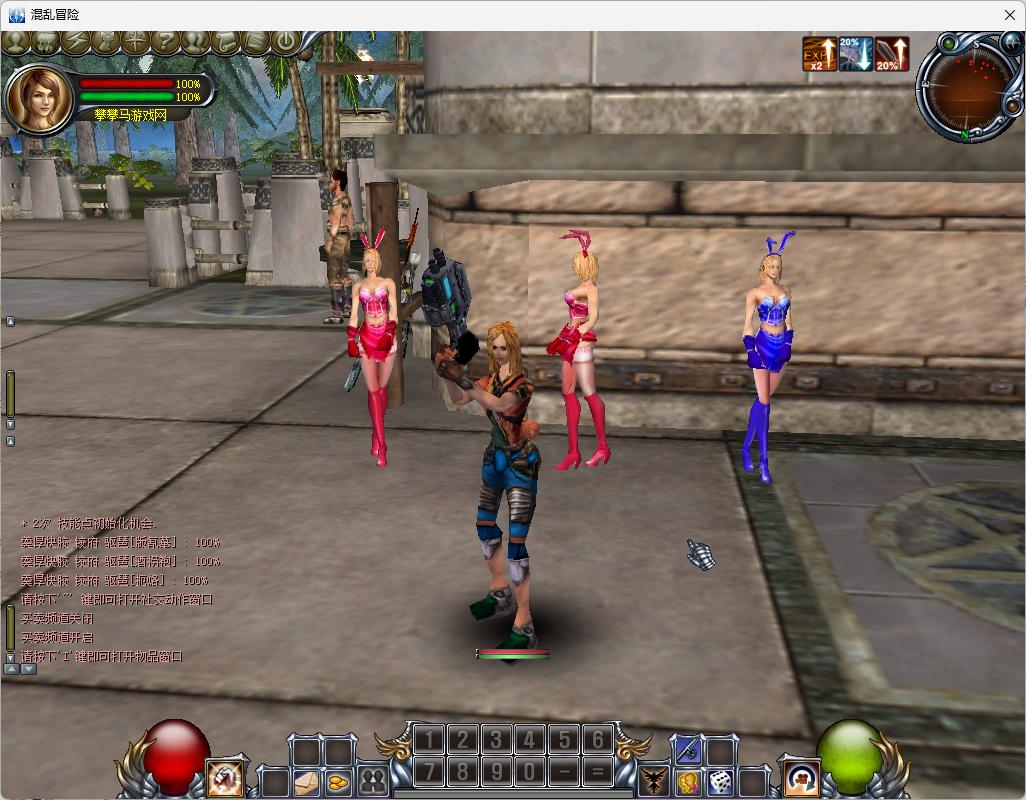Open the compass star menu icon
The width and height of the screenshot is (1026, 800).
[x=135, y=42]
